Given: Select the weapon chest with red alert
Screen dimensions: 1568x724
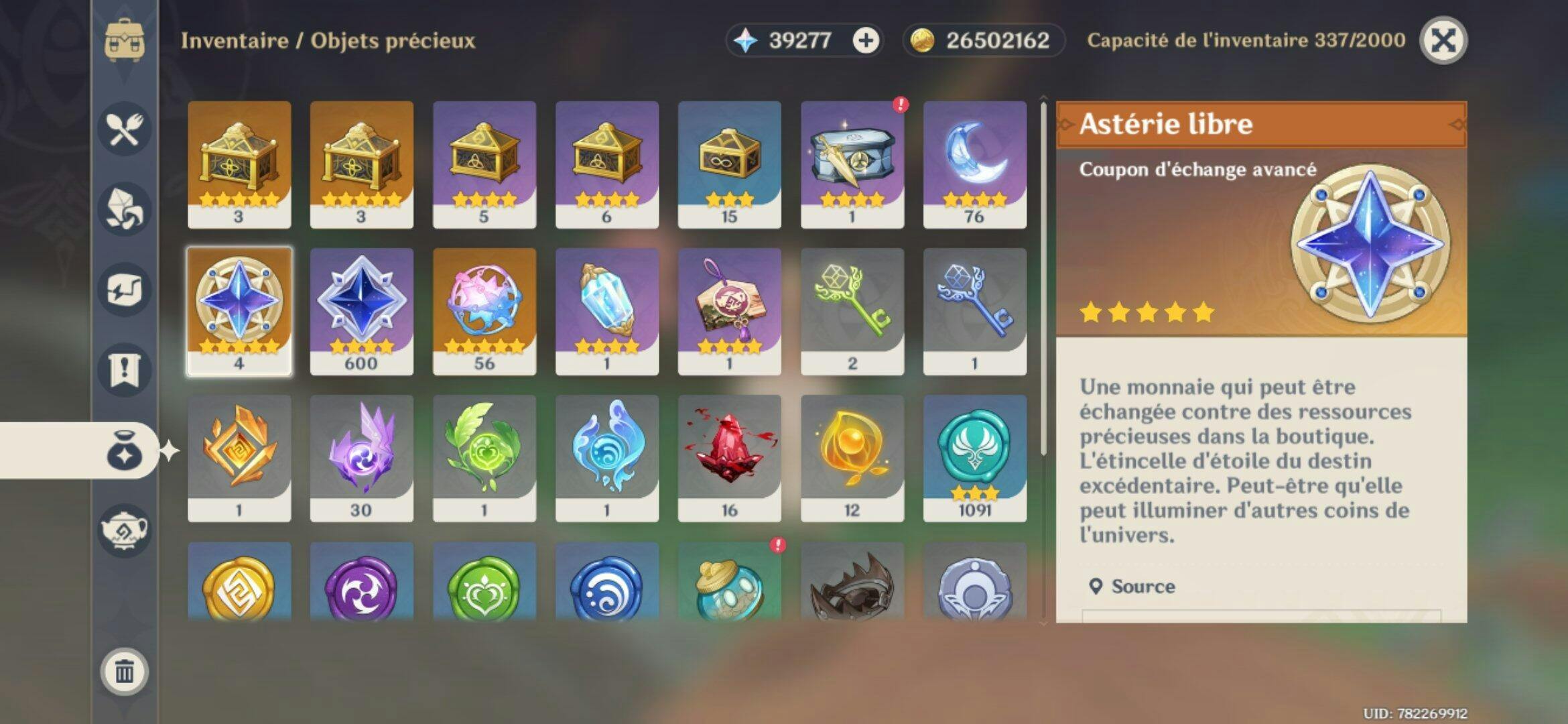Looking at the screenshot, I should [x=852, y=164].
